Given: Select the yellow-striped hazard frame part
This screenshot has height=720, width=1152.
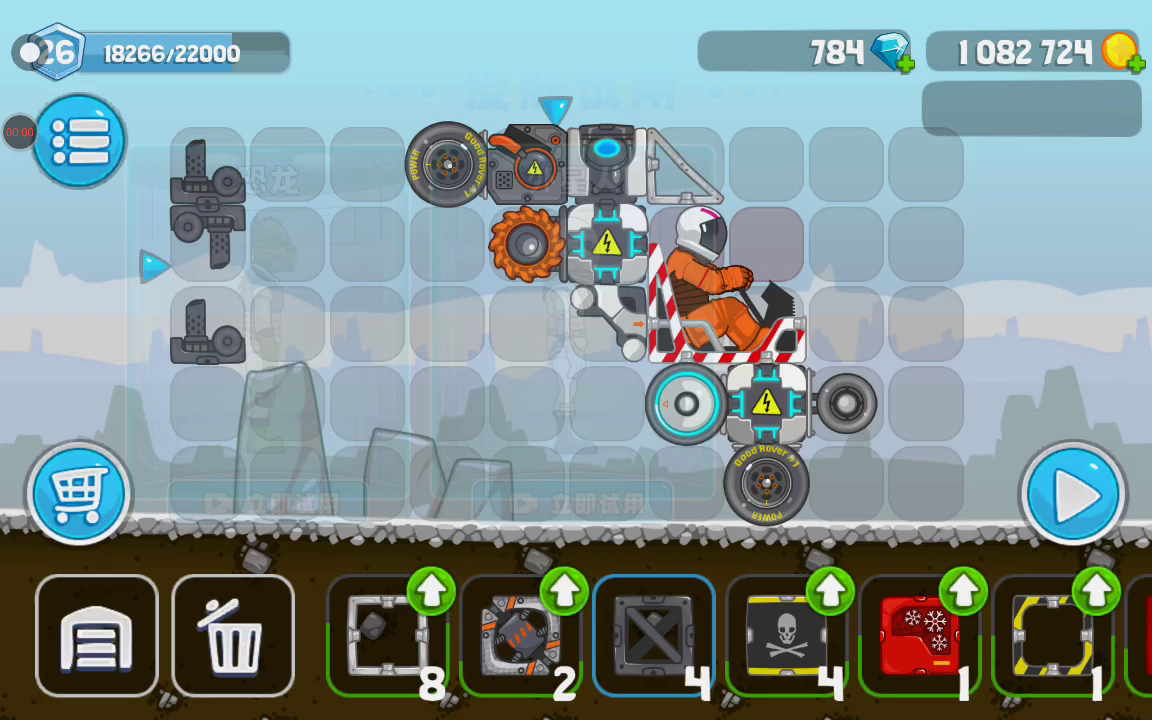Looking at the screenshot, I should point(1052,636).
